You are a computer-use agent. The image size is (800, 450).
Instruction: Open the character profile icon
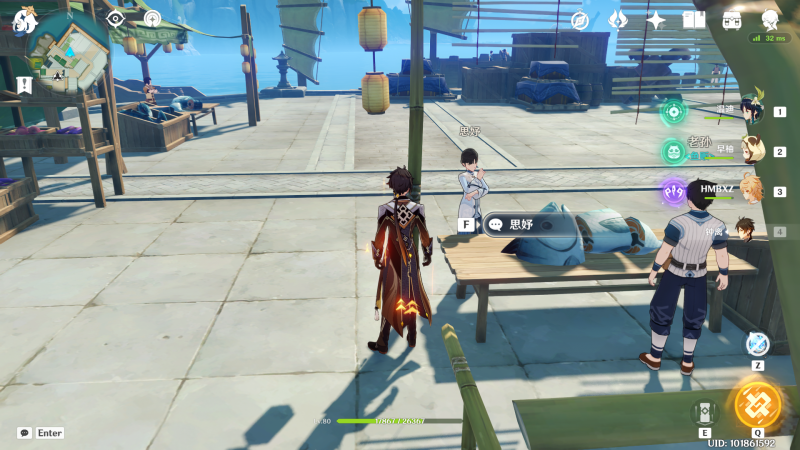[769, 20]
